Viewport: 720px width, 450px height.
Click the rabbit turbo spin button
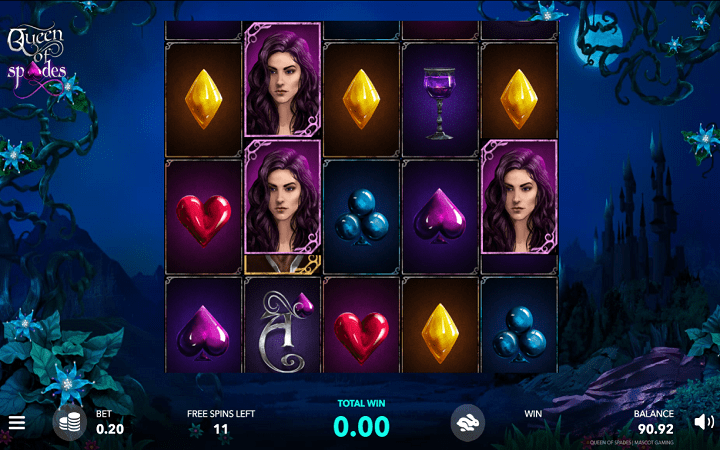468,422
